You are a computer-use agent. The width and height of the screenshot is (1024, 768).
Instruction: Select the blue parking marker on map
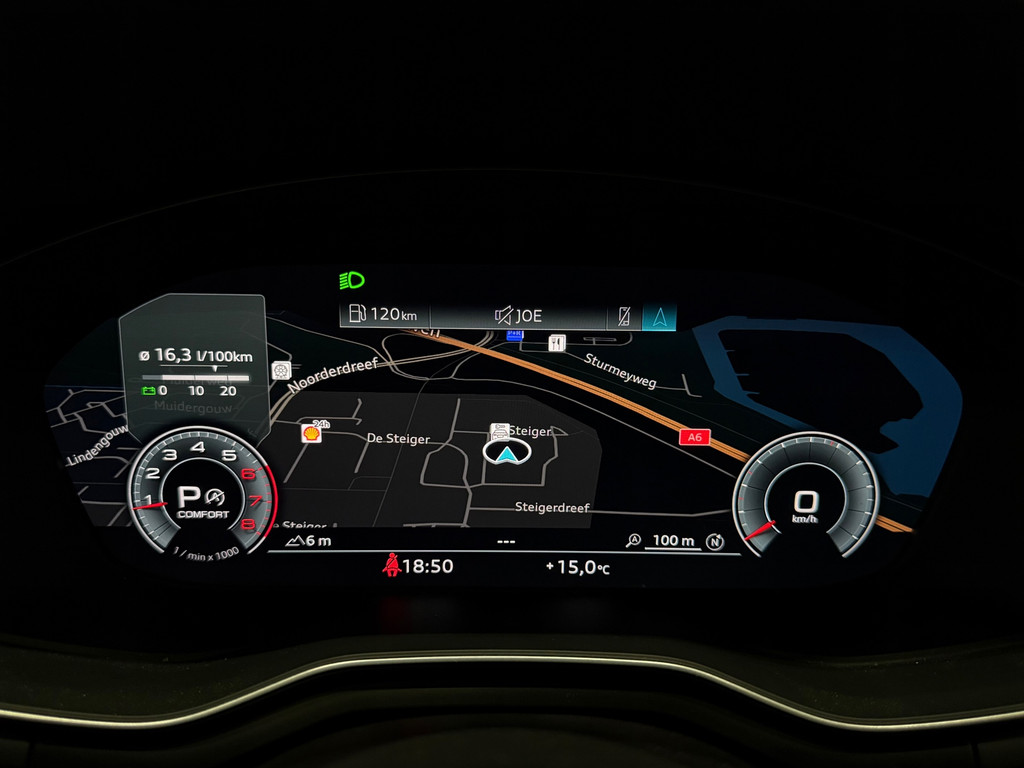click(514, 335)
